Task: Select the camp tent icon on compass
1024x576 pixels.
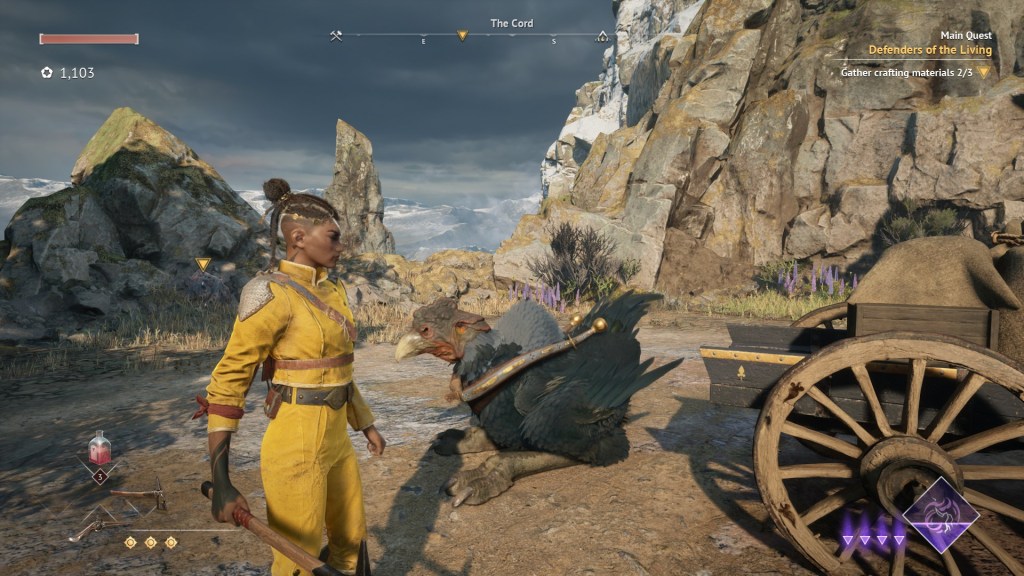Action: pos(602,37)
